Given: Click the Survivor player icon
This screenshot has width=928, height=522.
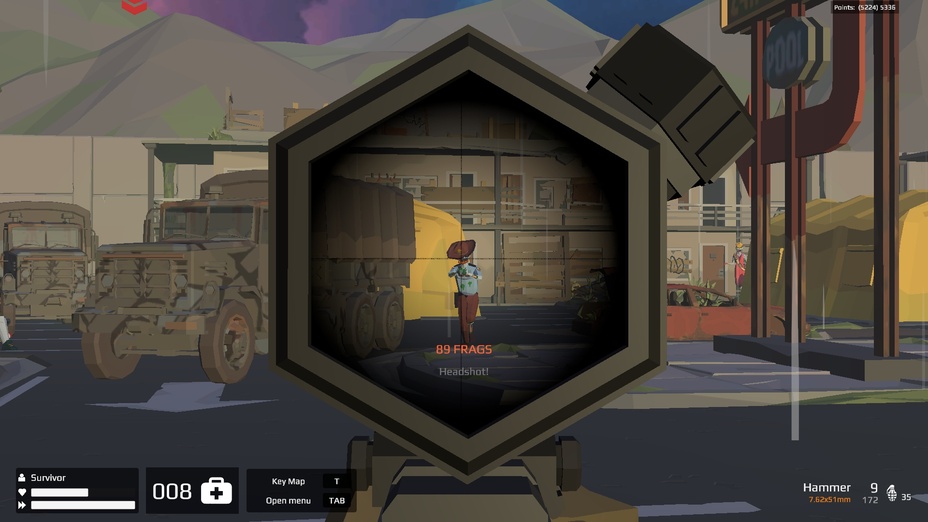Looking at the screenshot, I should [23, 478].
